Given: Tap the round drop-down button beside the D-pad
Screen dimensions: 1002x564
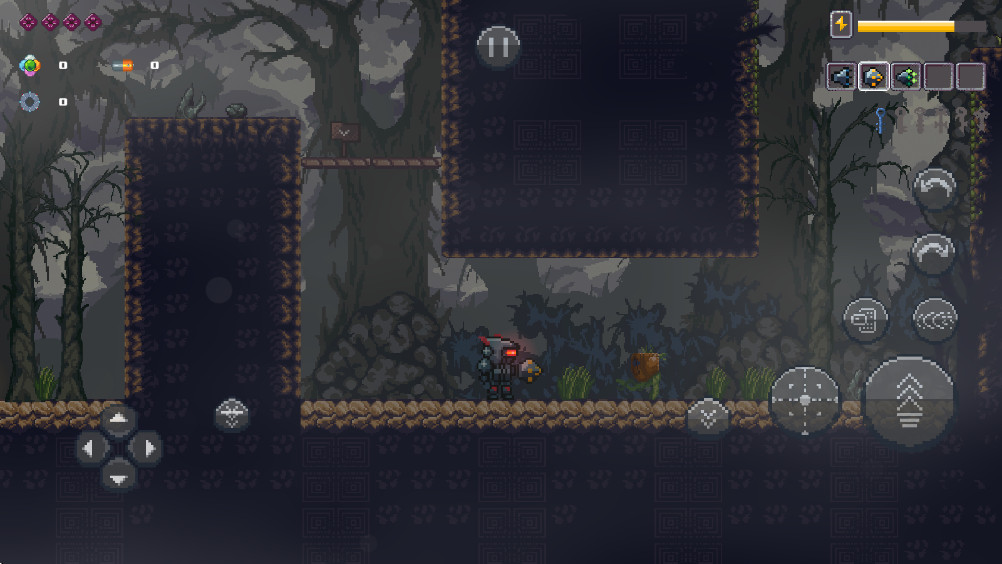Looking at the screenshot, I should click(x=232, y=414).
